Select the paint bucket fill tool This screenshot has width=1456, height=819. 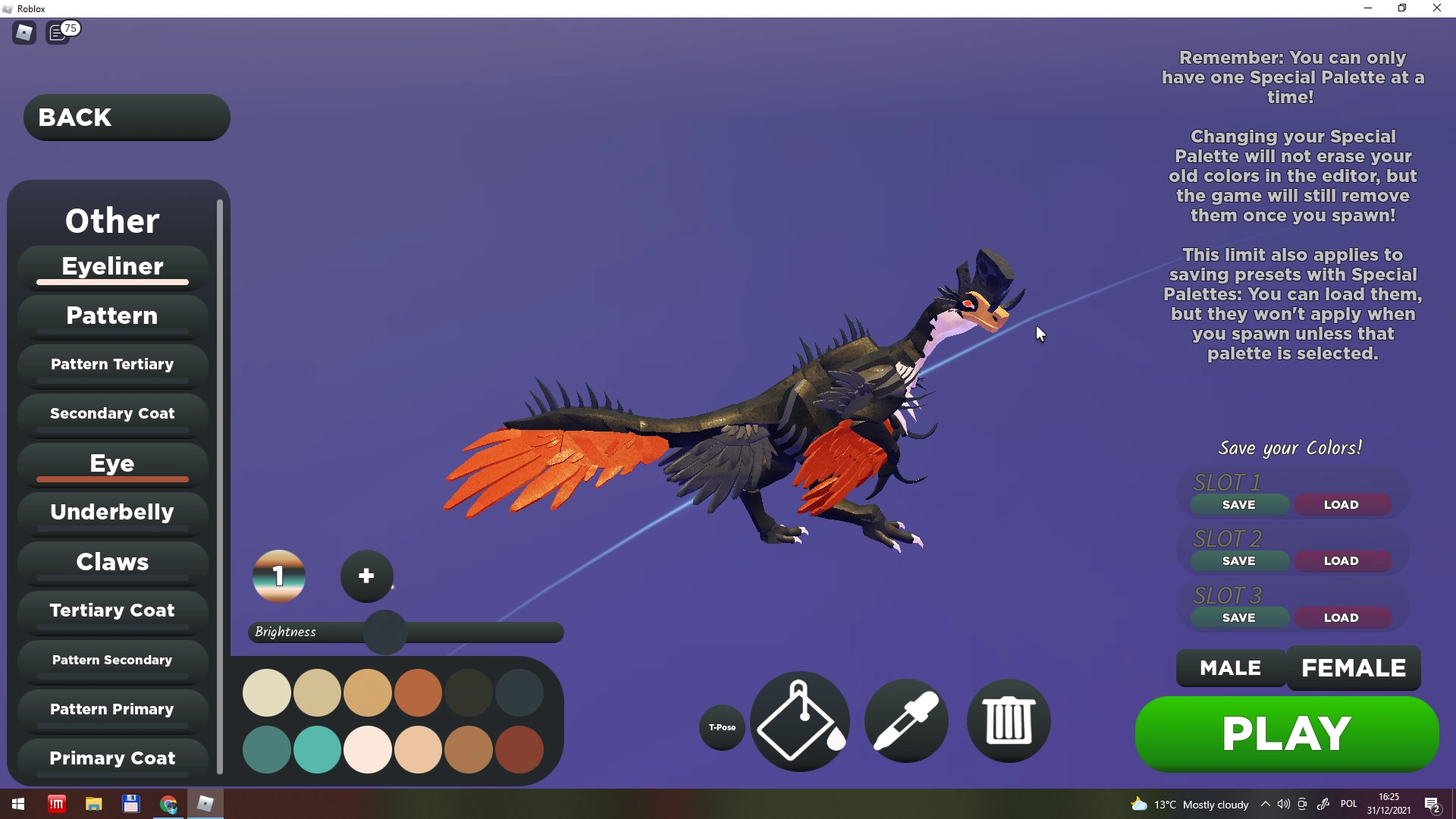(x=799, y=720)
